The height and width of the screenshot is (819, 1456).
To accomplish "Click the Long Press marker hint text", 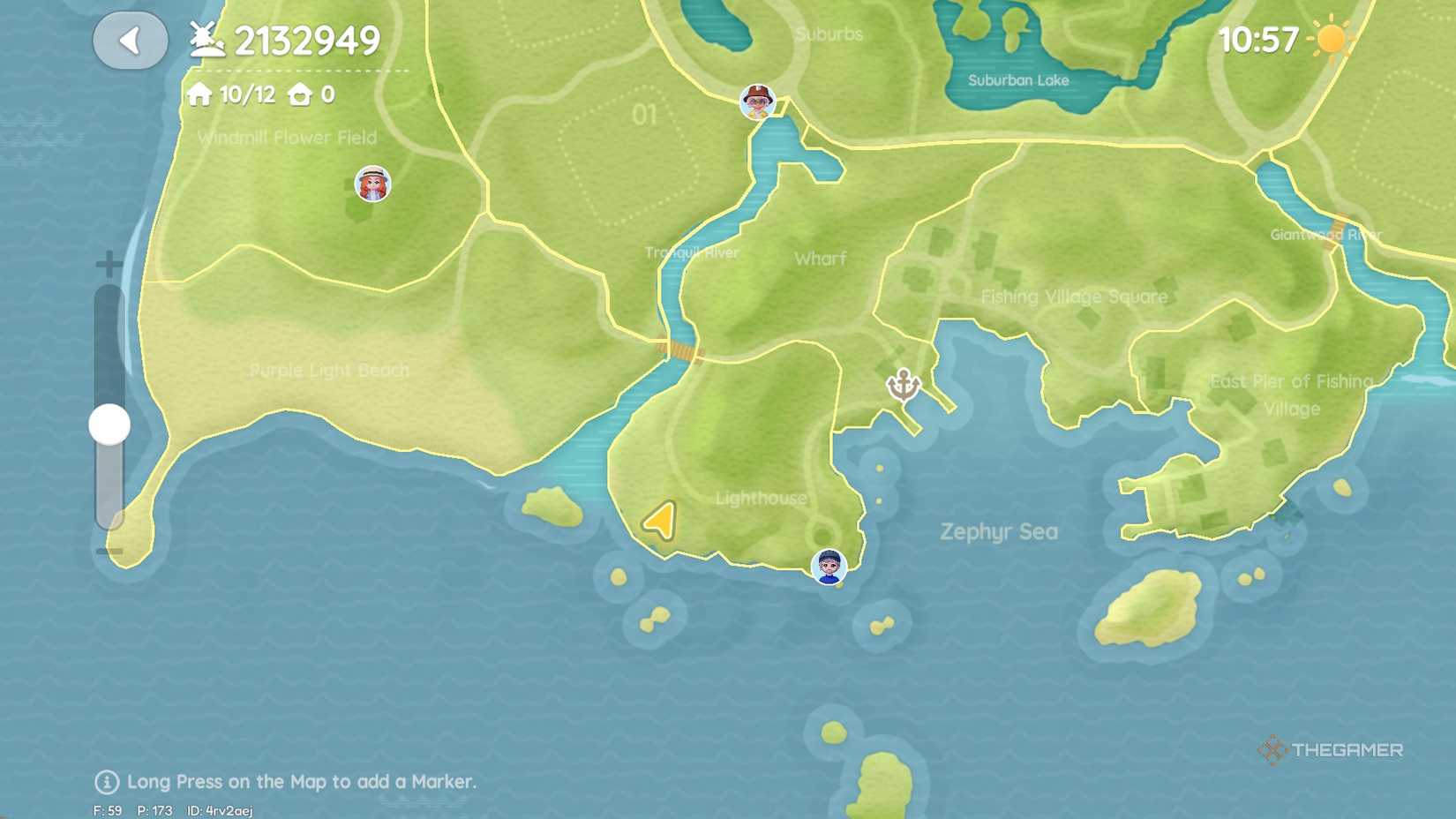I will tap(300, 782).
